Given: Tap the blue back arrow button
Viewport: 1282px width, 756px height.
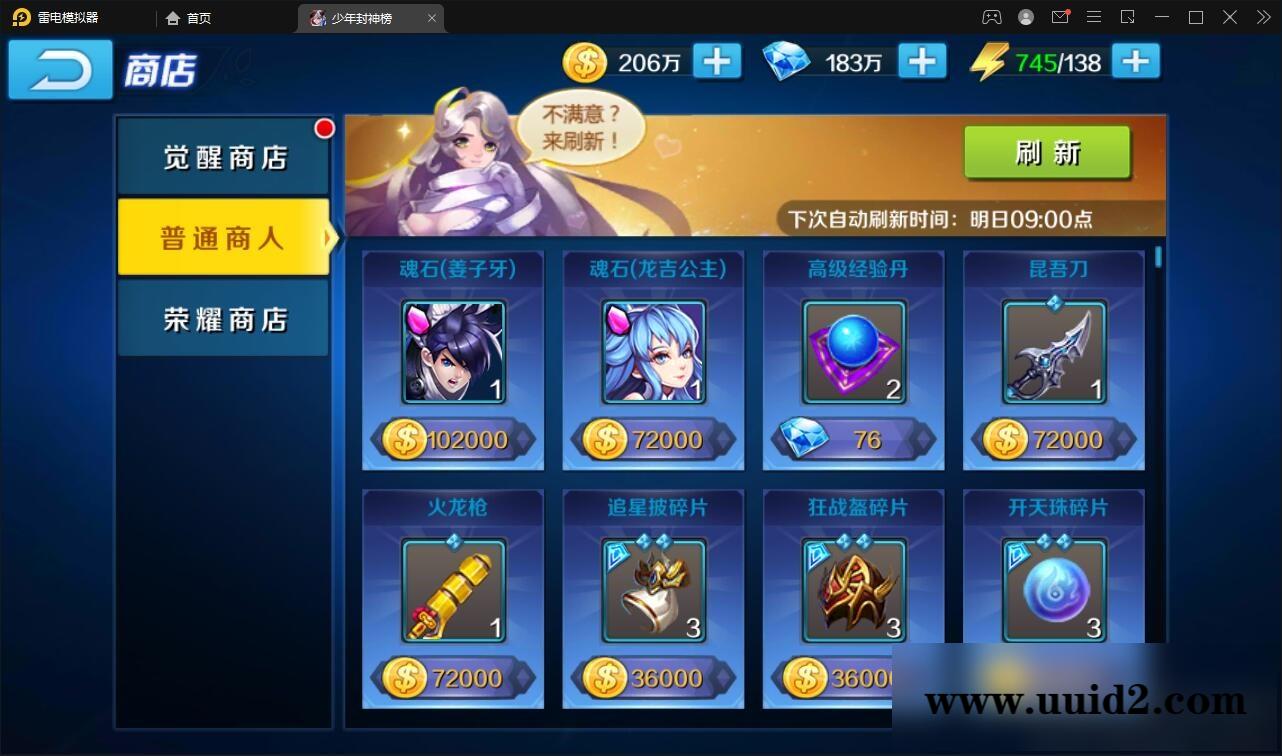Looking at the screenshot, I should click(59, 70).
